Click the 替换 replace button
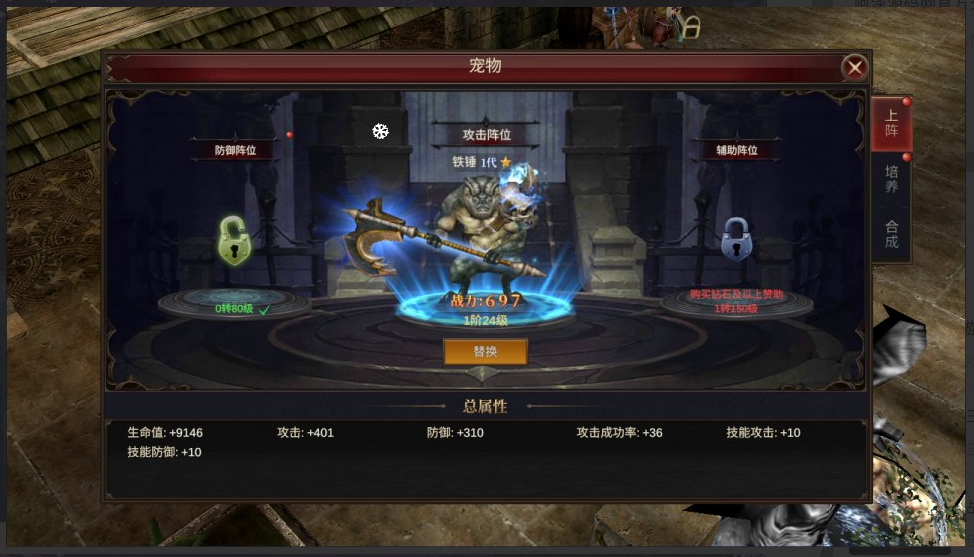Viewport: 974px width, 557px height. tap(485, 352)
